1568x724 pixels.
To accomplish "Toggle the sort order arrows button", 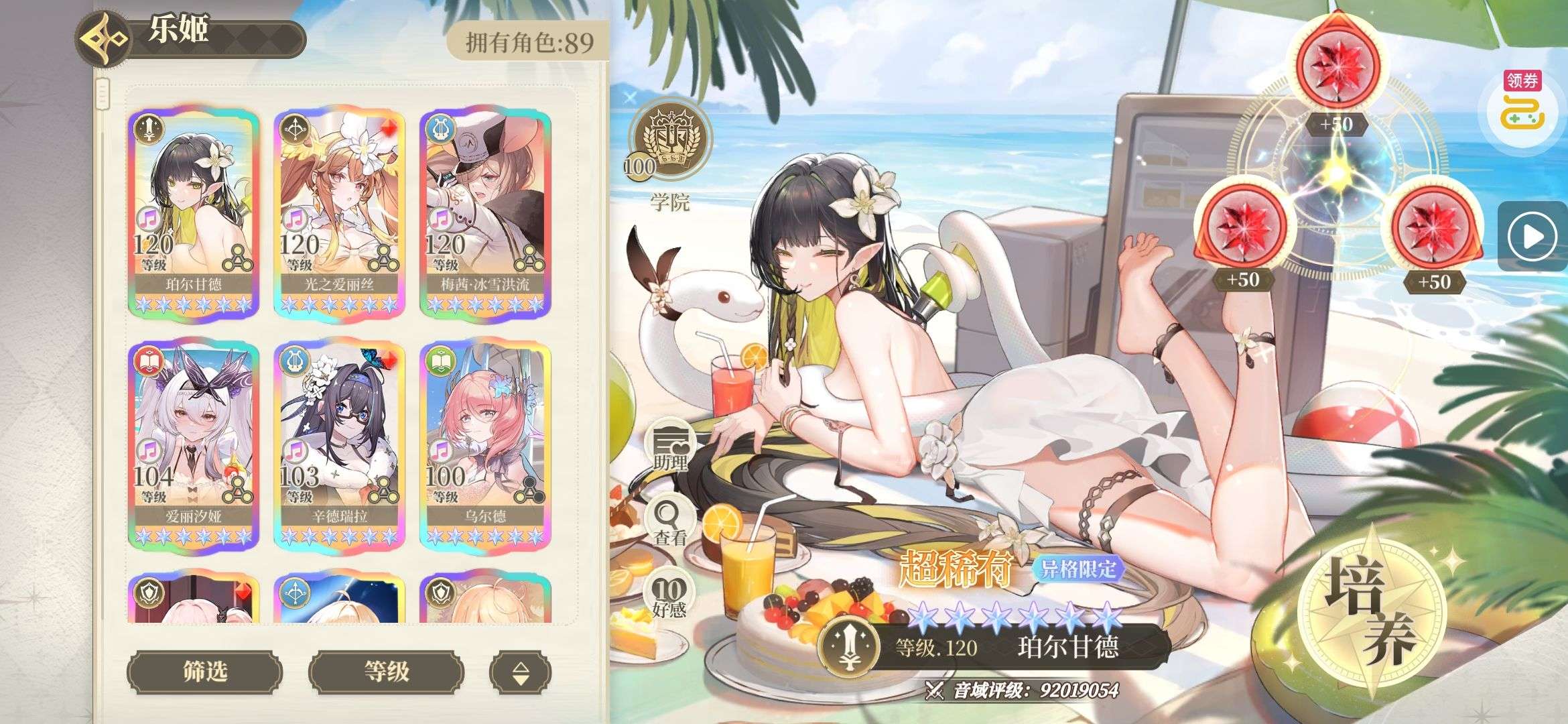I will coord(520,672).
